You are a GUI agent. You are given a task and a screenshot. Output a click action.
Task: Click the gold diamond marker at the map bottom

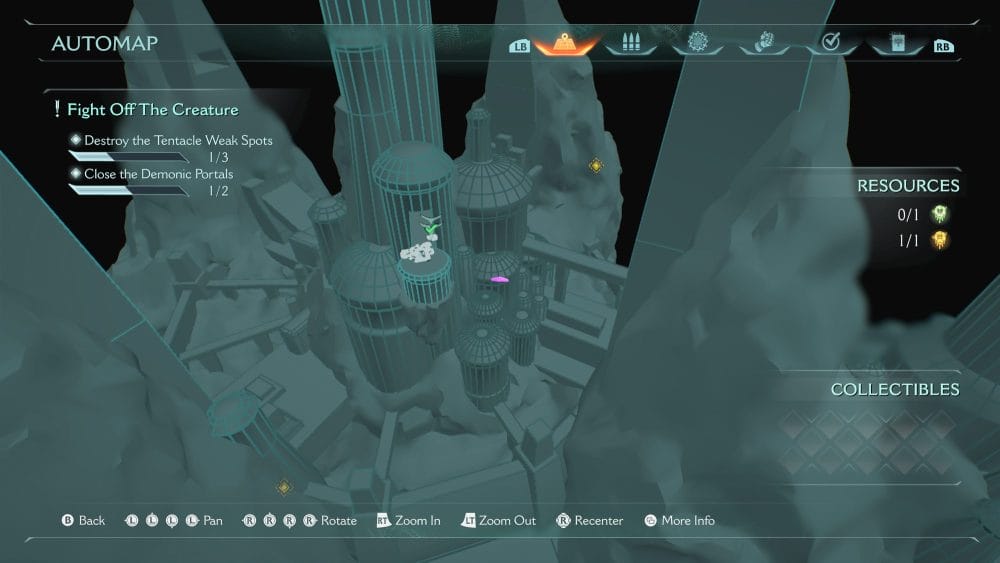click(x=284, y=487)
